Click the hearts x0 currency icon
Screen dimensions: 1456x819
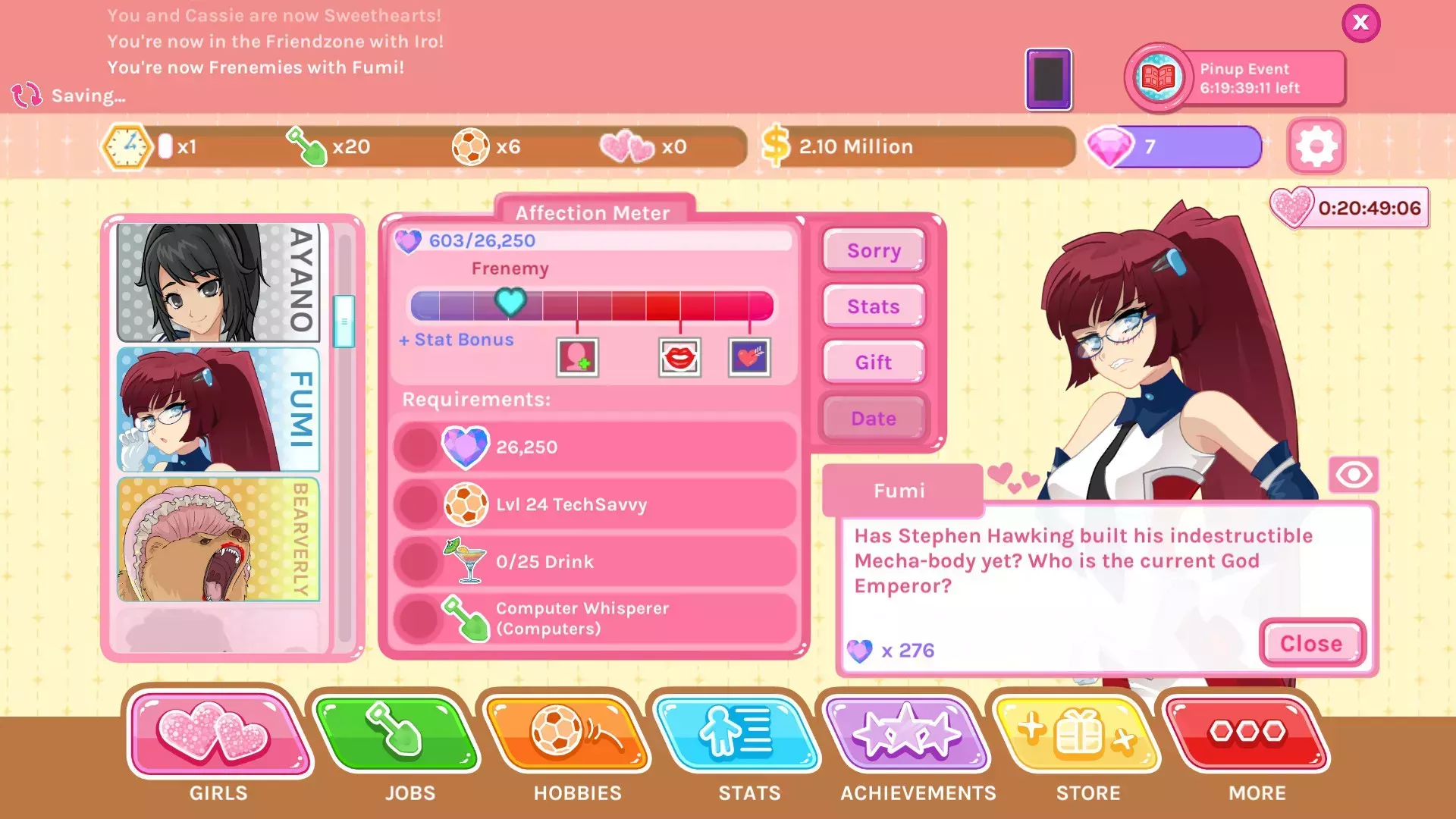(626, 146)
